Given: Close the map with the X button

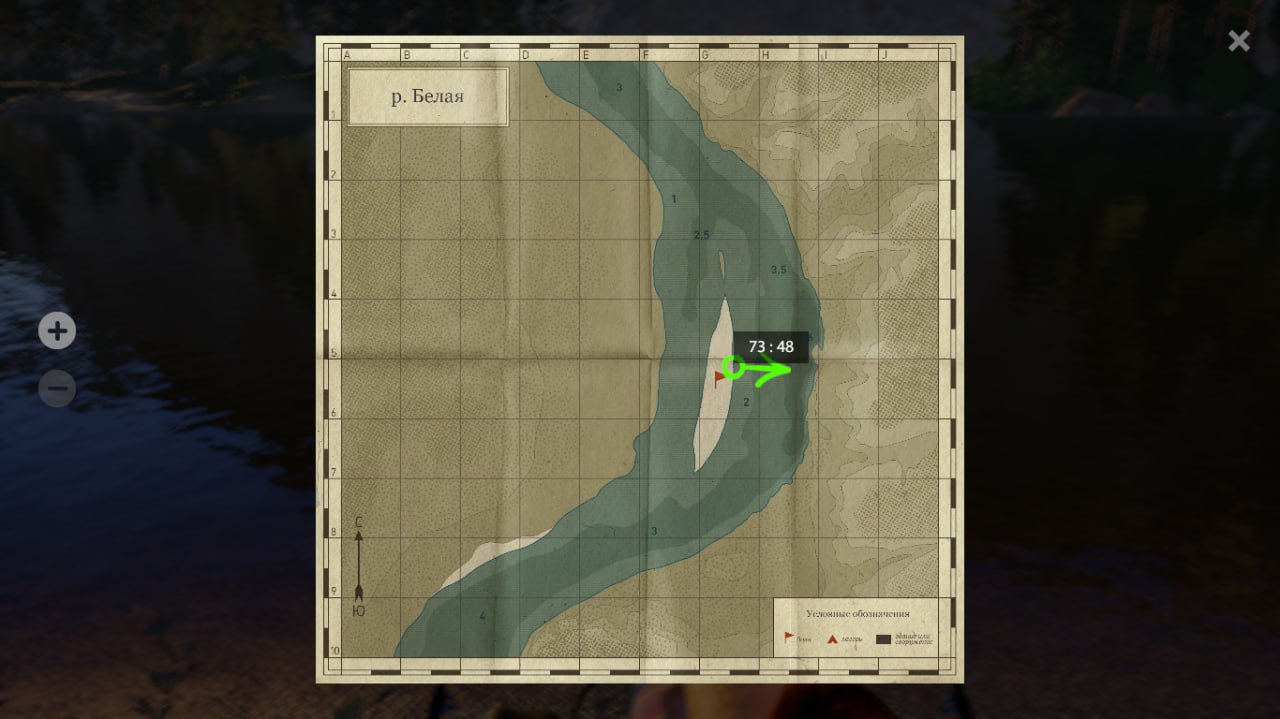Looking at the screenshot, I should pyautogui.click(x=1239, y=41).
